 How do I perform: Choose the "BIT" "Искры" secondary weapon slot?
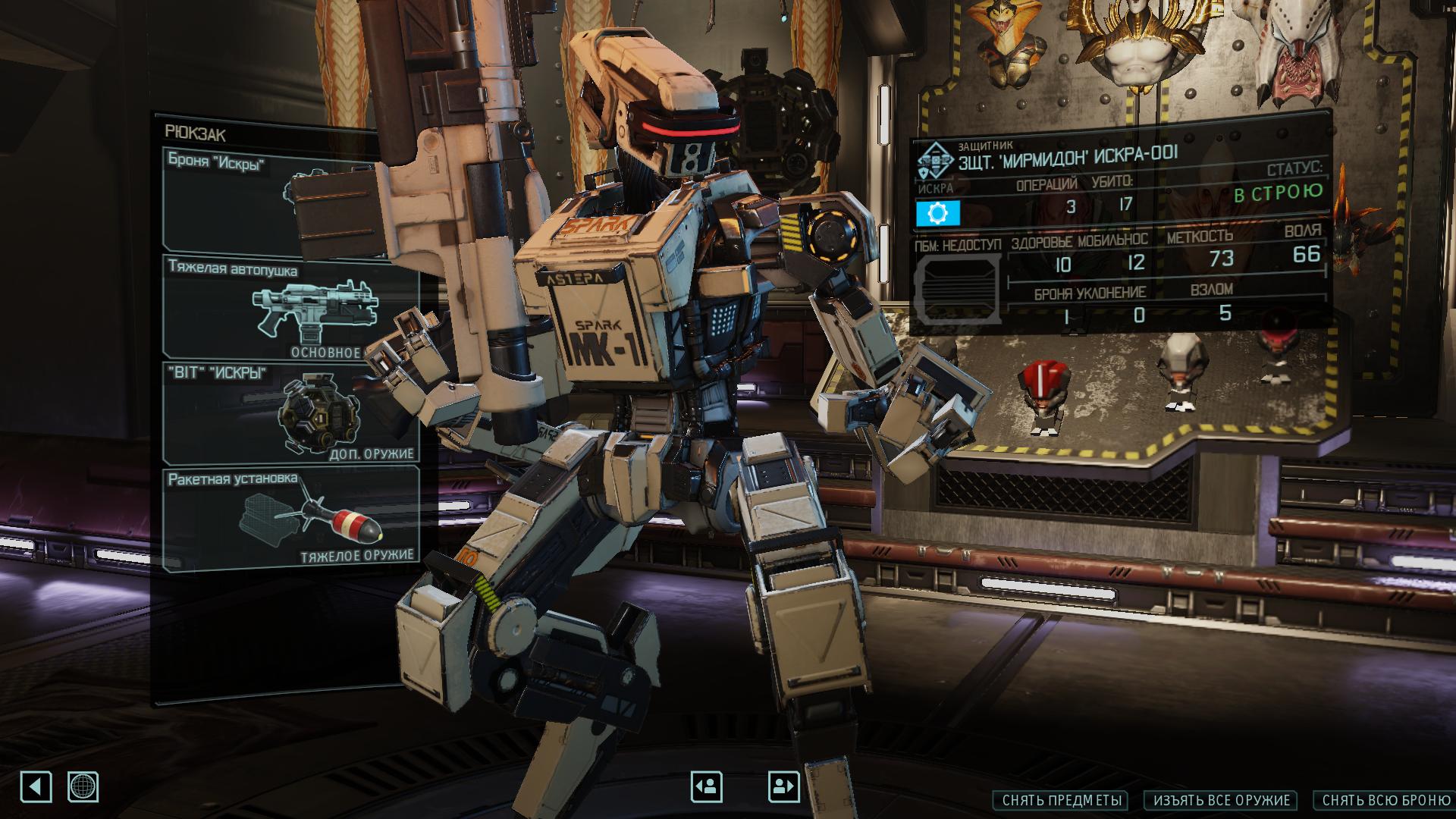pyautogui.click(x=292, y=413)
